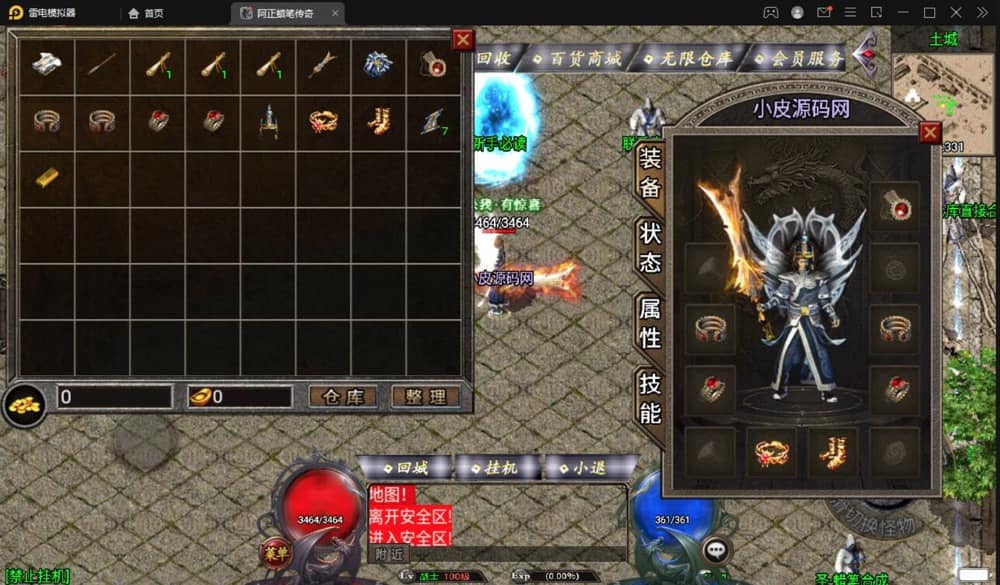The width and height of the screenshot is (1000, 585).
Task: Close the character equipment panel
Action: tap(930, 133)
